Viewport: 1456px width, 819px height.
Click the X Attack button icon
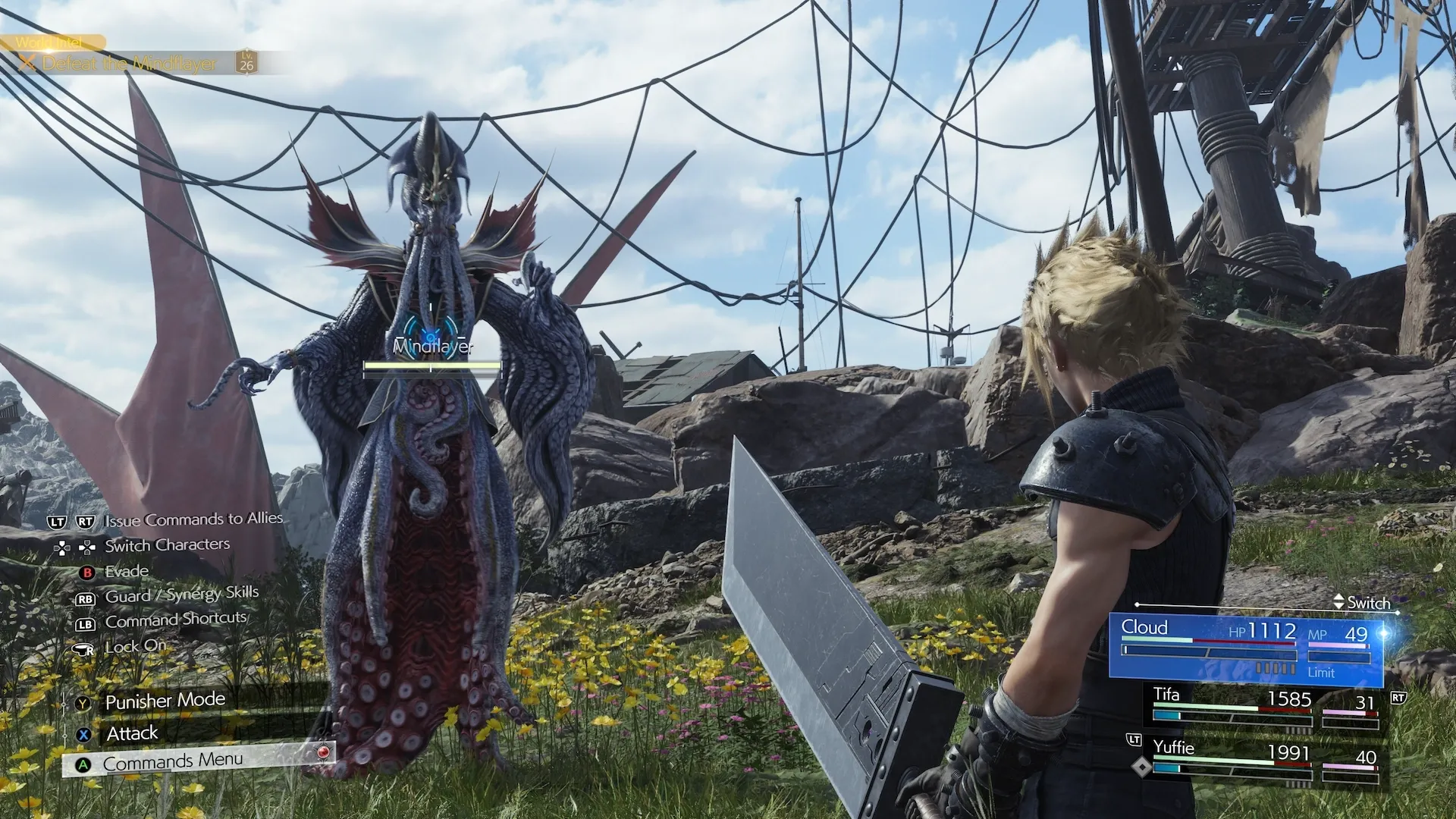(x=83, y=734)
